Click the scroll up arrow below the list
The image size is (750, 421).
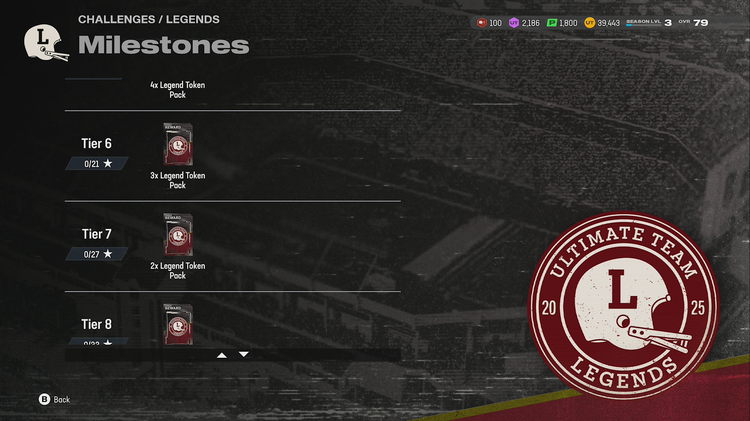point(222,355)
